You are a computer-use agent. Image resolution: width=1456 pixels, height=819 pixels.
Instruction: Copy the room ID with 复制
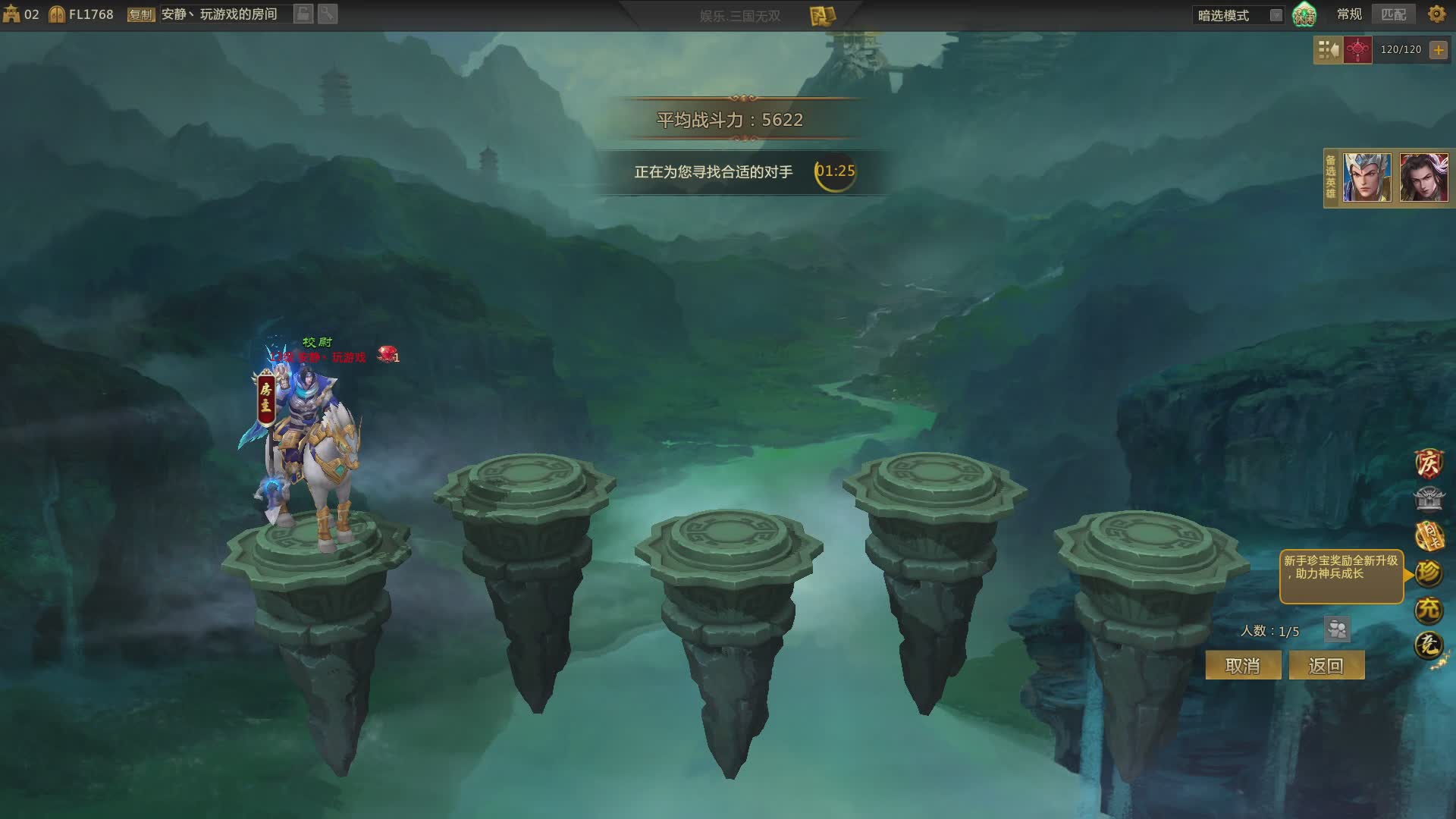(x=141, y=14)
